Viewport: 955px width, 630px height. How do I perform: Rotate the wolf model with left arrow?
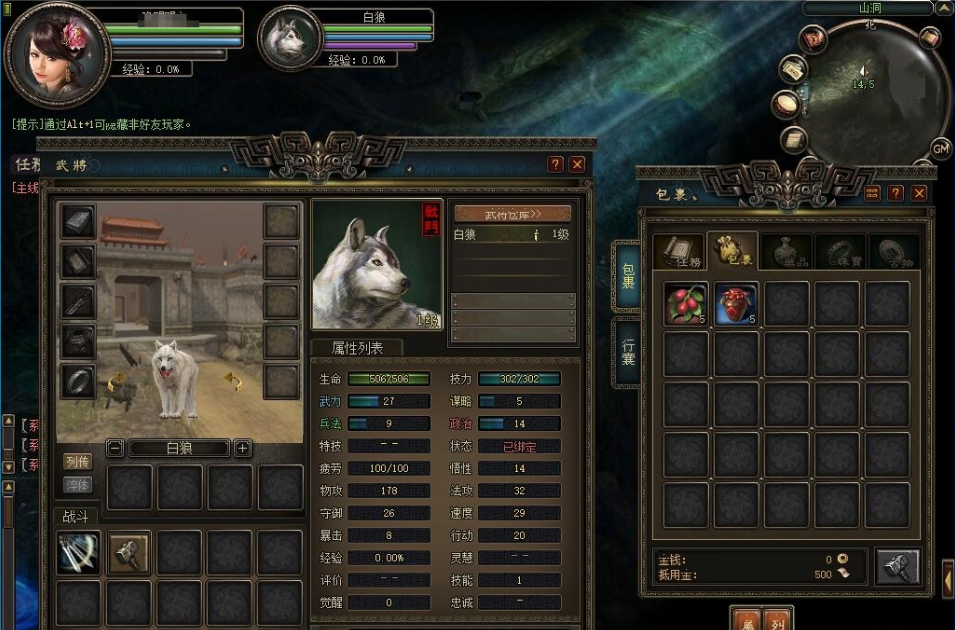pos(116,381)
